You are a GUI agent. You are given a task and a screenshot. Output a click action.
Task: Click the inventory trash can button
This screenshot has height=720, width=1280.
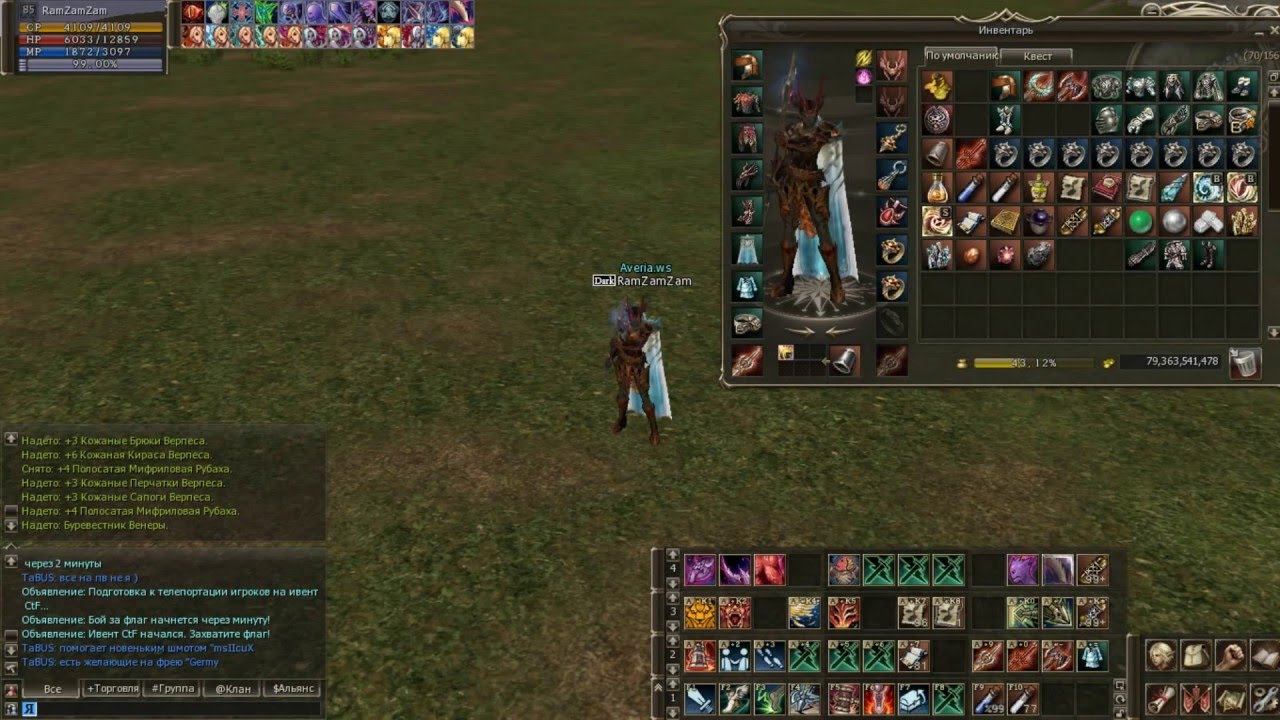pyautogui.click(x=1244, y=362)
